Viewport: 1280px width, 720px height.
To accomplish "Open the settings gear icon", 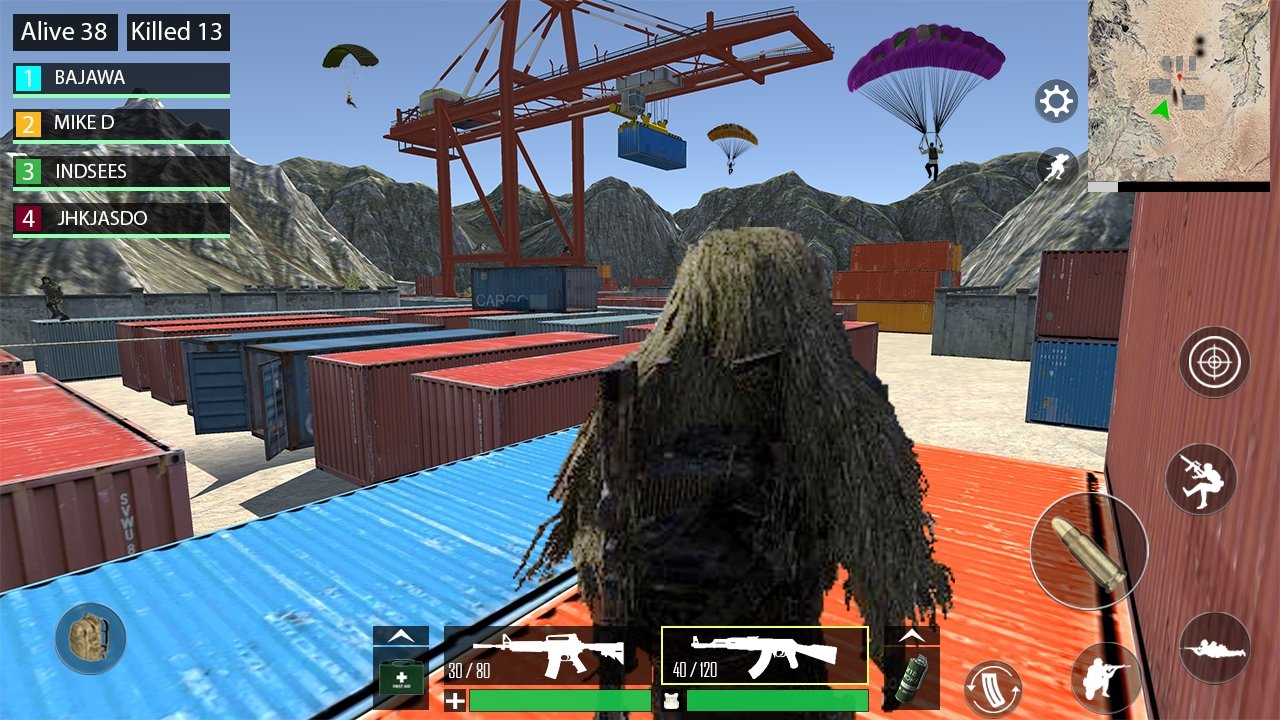I will (1056, 101).
